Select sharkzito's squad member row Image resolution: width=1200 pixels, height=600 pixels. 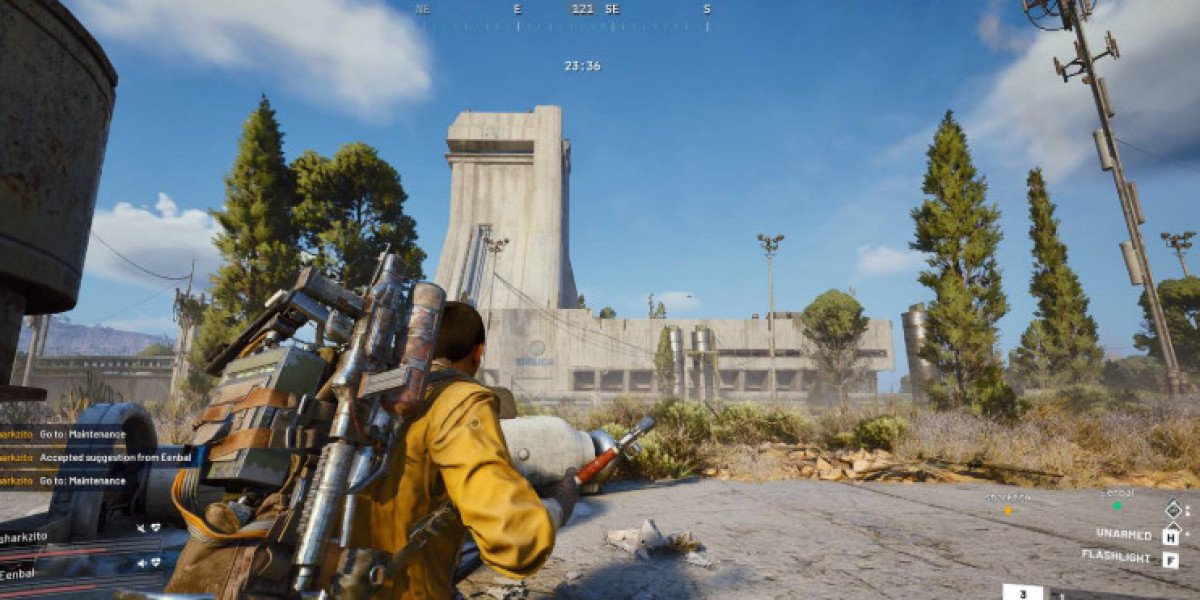[x=40, y=537]
